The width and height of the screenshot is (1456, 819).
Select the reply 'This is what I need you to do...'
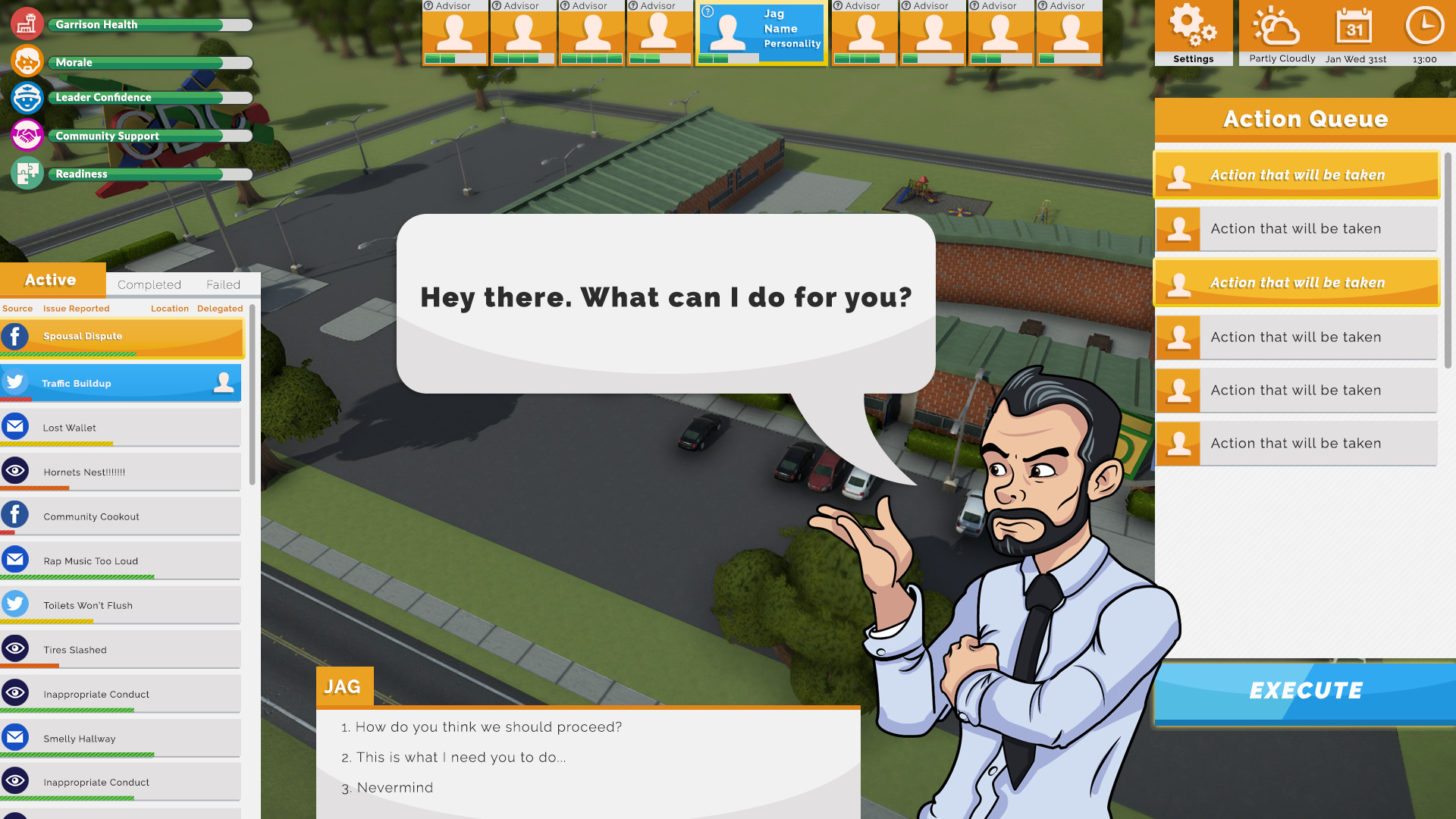[460, 758]
